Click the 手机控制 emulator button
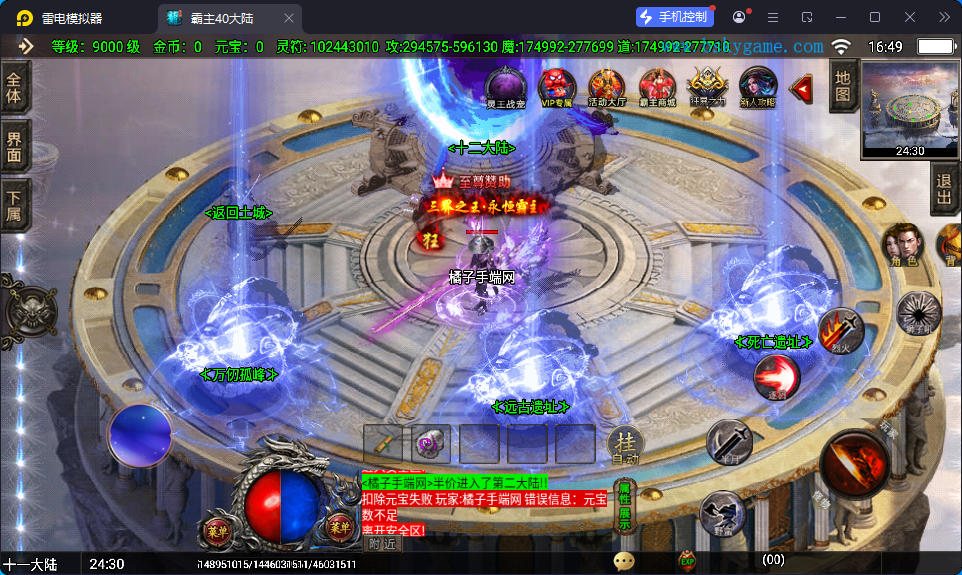This screenshot has width=962, height=575. (x=675, y=17)
